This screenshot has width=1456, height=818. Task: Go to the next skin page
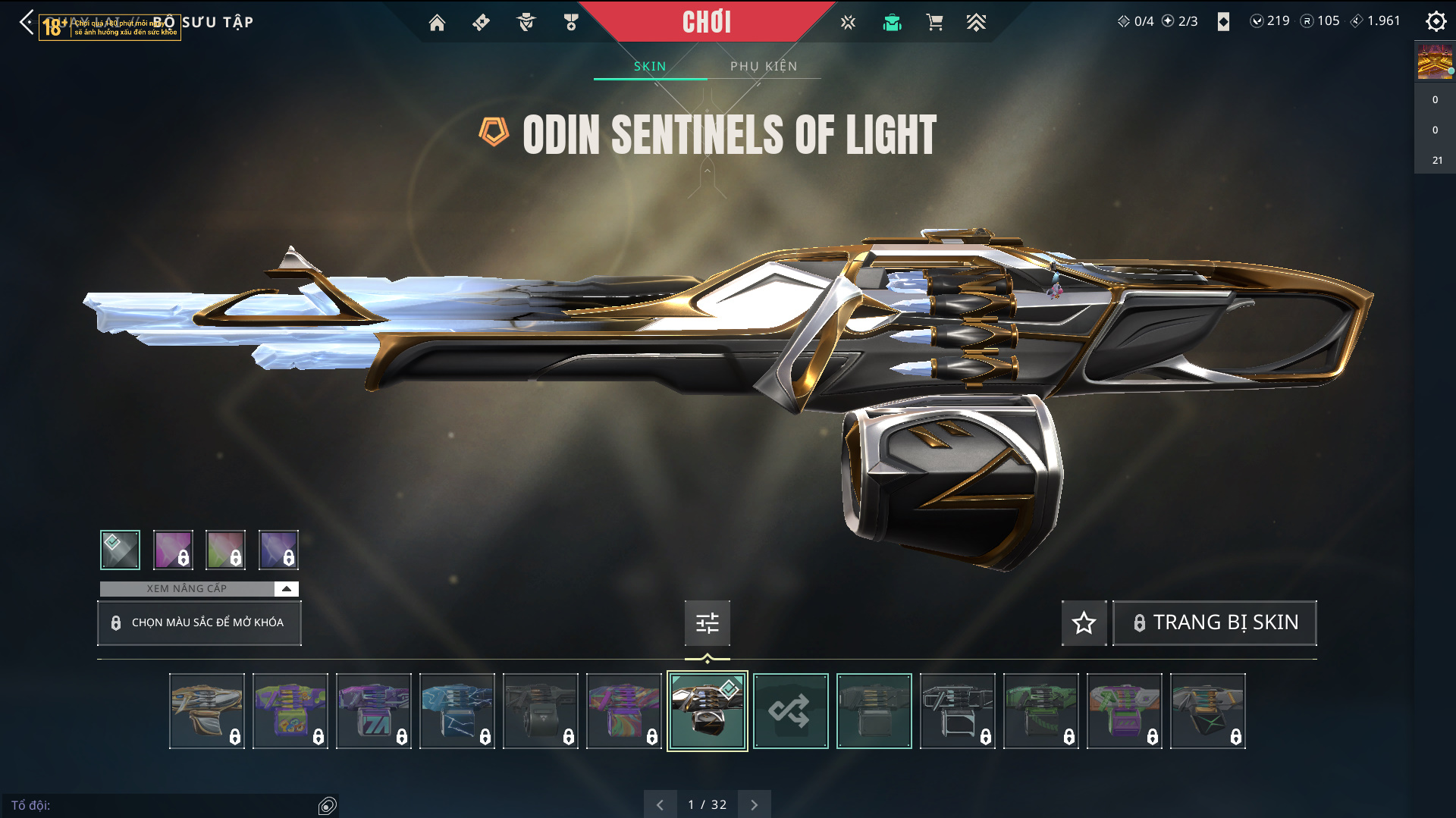click(754, 804)
